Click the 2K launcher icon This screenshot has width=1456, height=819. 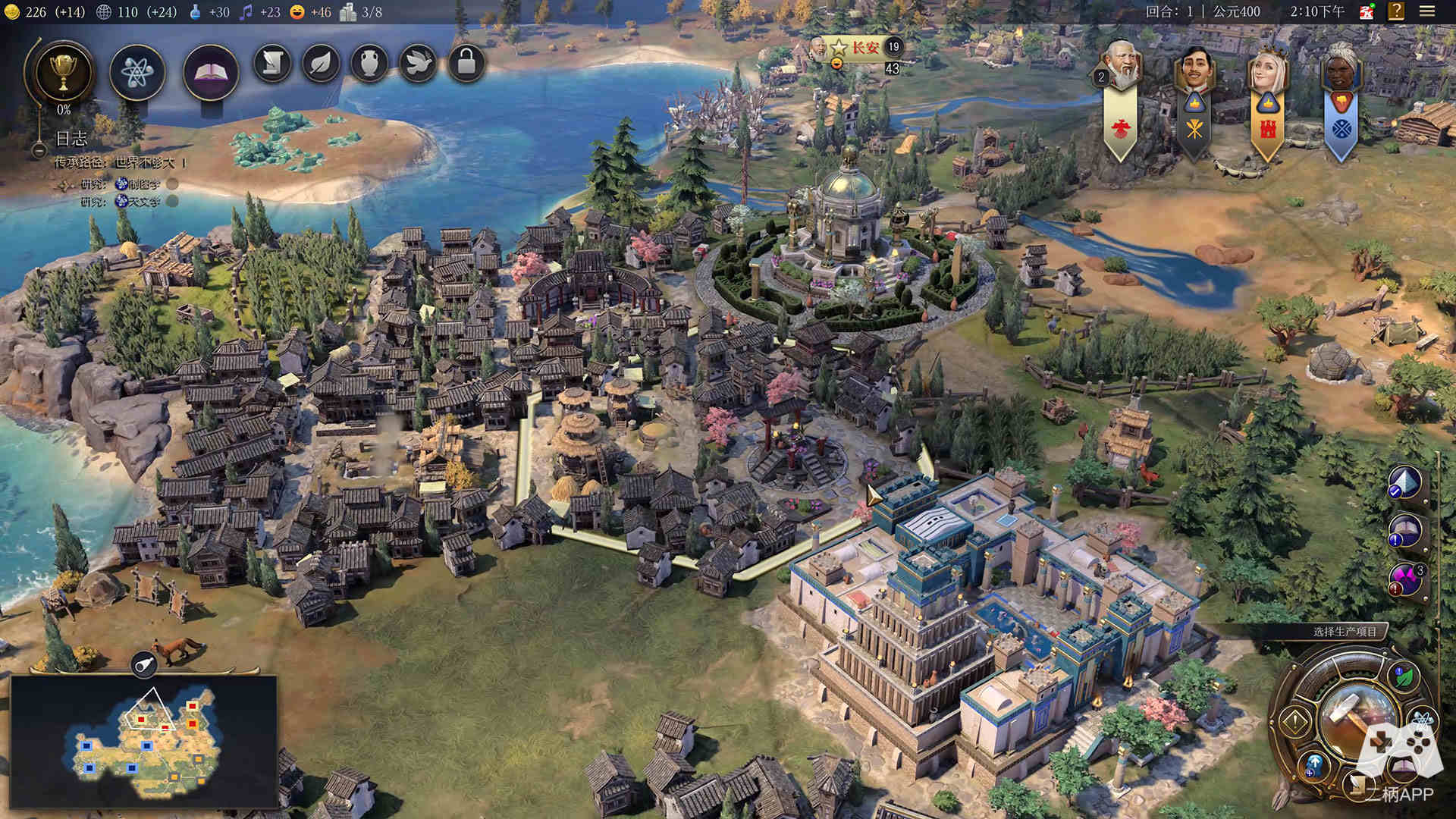[x=1367, y=11]
